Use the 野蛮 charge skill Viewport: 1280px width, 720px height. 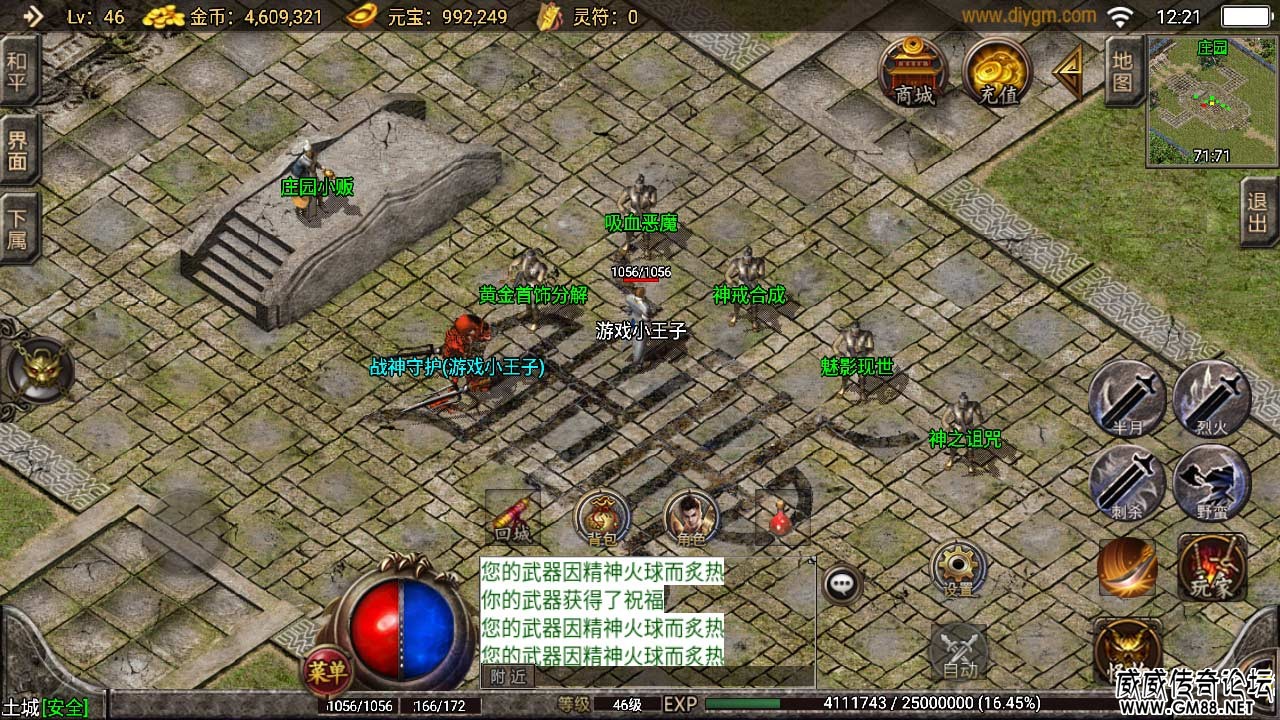pos(1211,483)
